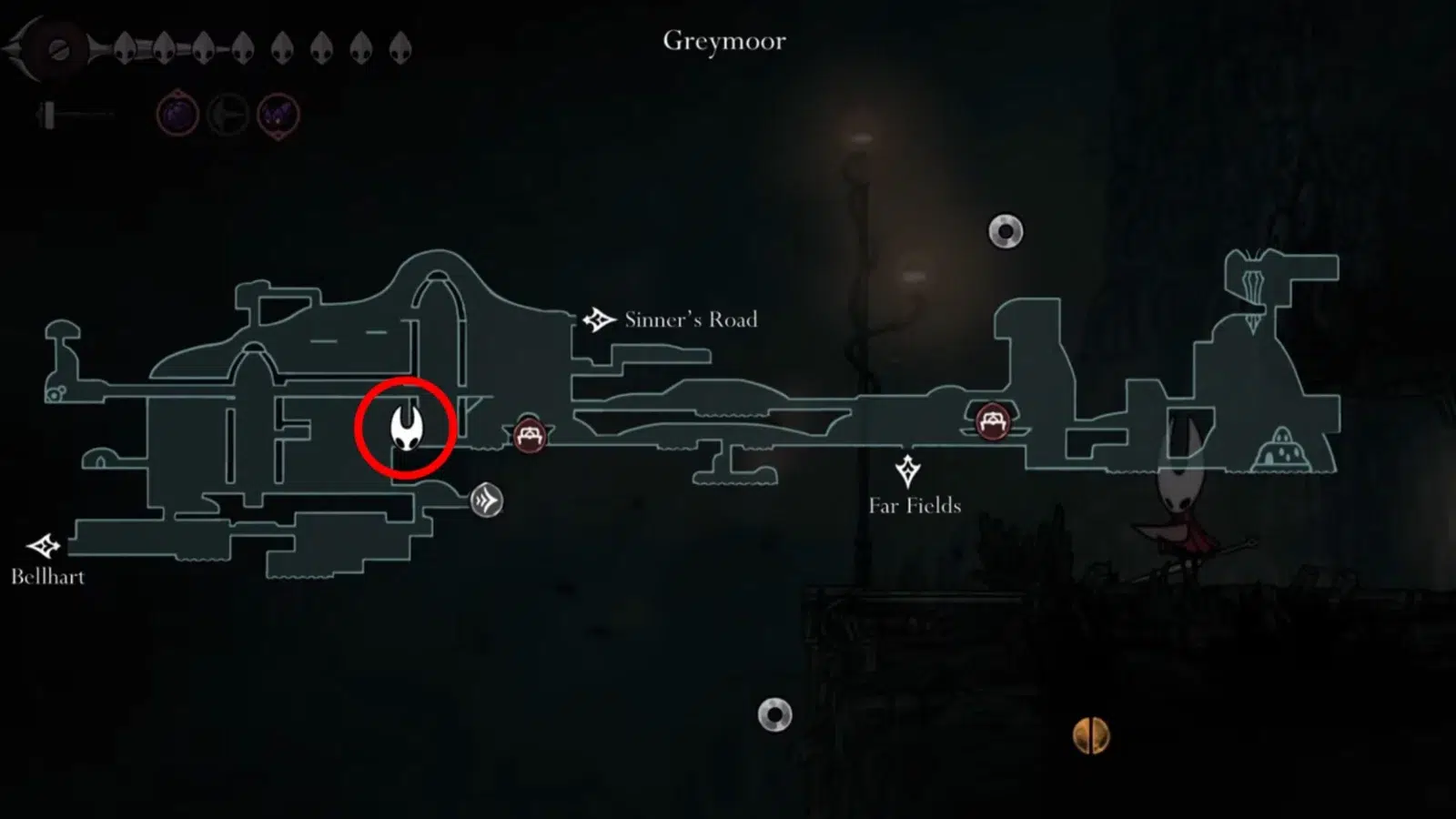The image size is (1456, 819).
Task: Click the Bellhart text label
Action: click(49, 577)
